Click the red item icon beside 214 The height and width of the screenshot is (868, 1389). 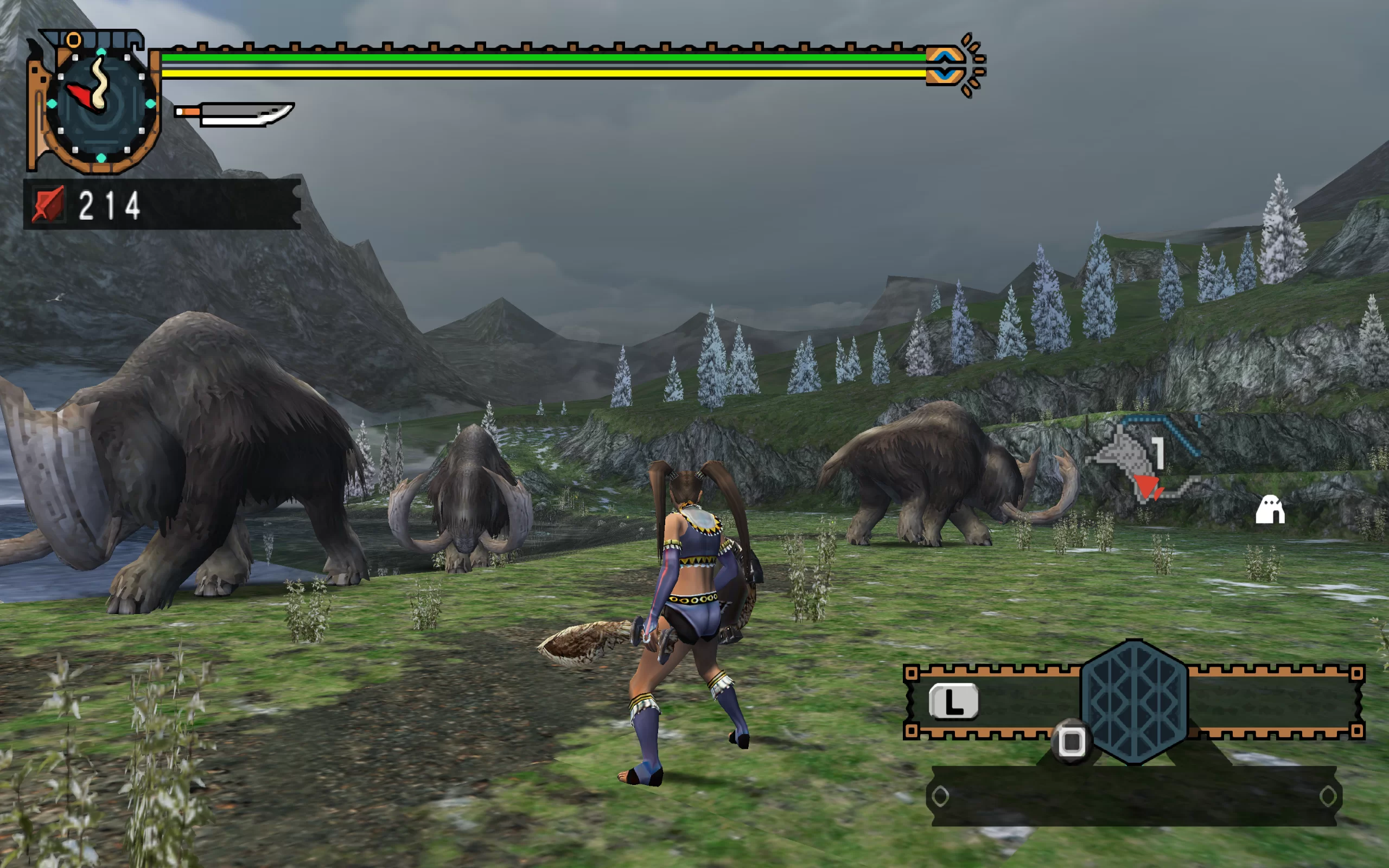click(x=48, y=205)
